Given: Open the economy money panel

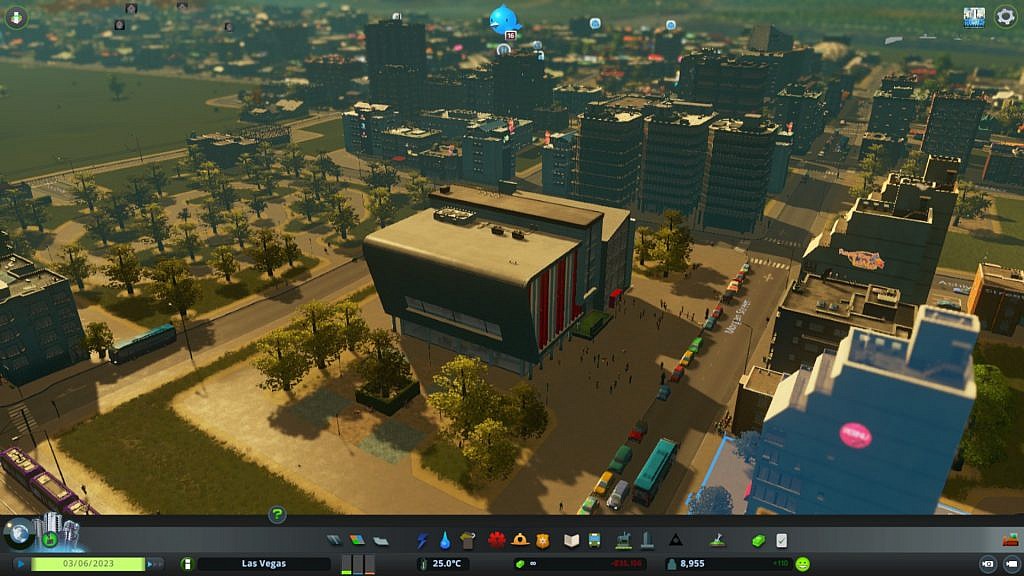Looking at the screenshot, I should (758, 540).
